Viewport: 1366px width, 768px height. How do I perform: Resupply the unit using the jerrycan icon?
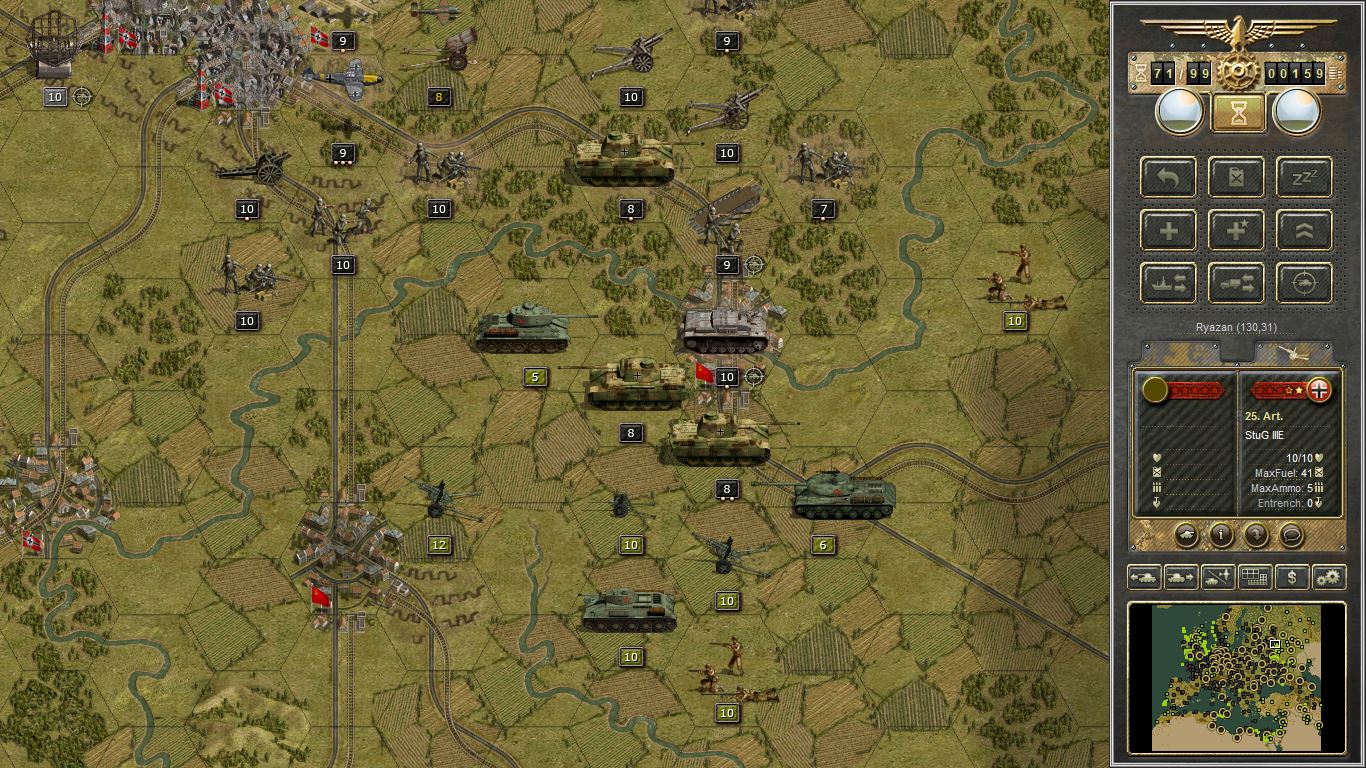[1235, 177]
